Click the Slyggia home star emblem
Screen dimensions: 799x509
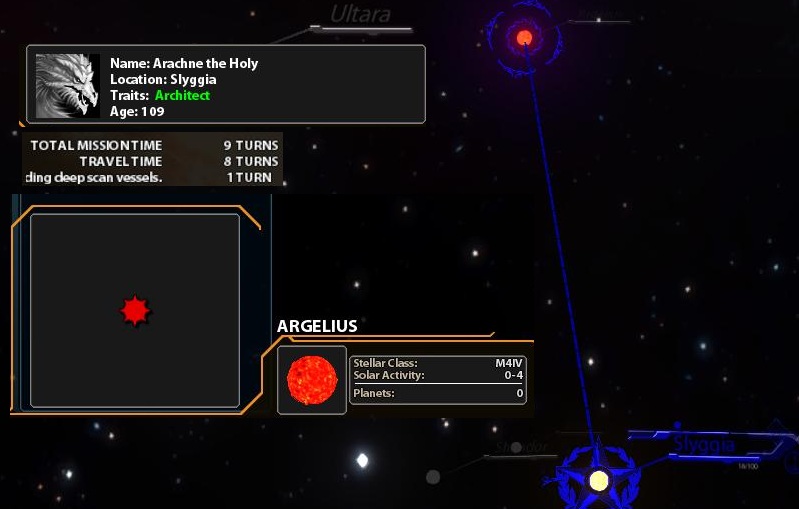tap(598, 480)
